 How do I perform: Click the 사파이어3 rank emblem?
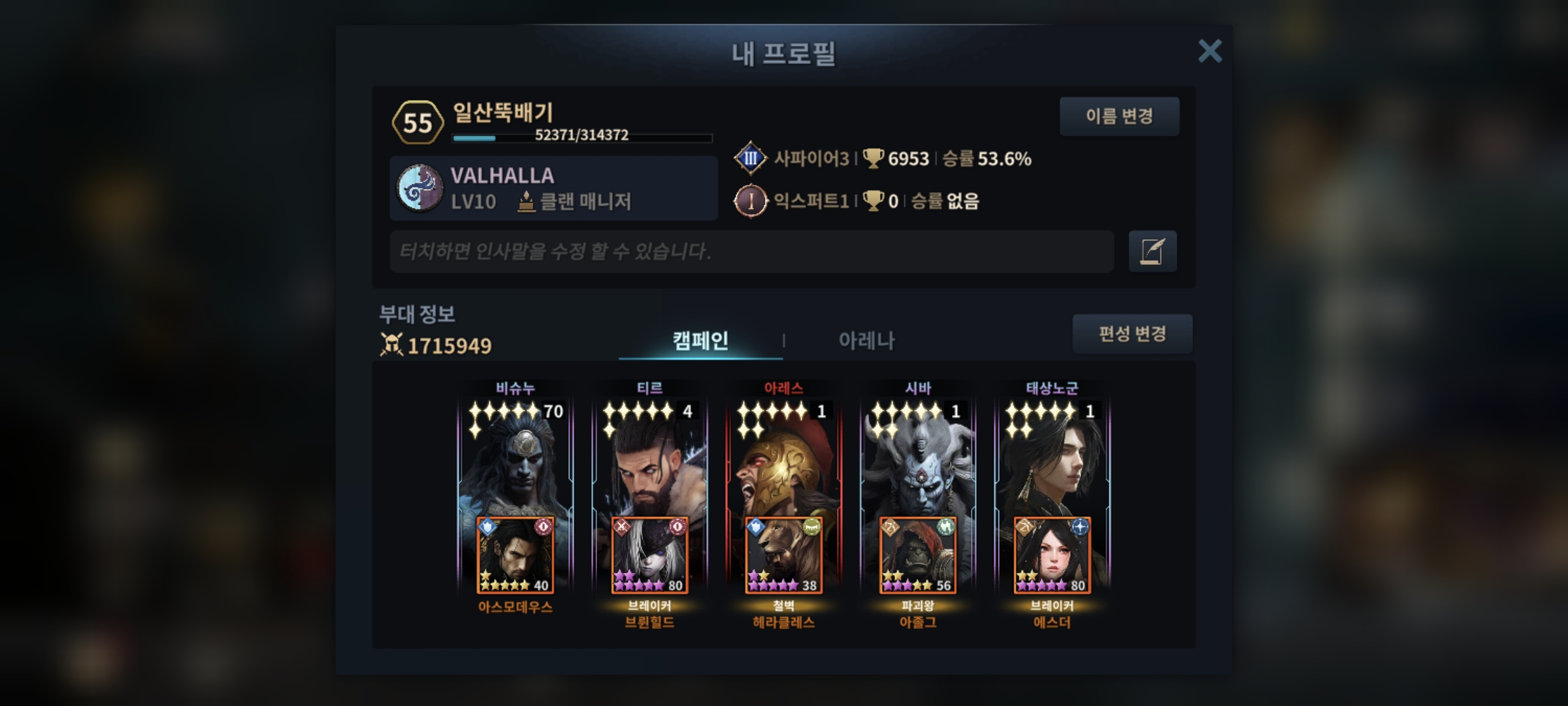[750, 158]
